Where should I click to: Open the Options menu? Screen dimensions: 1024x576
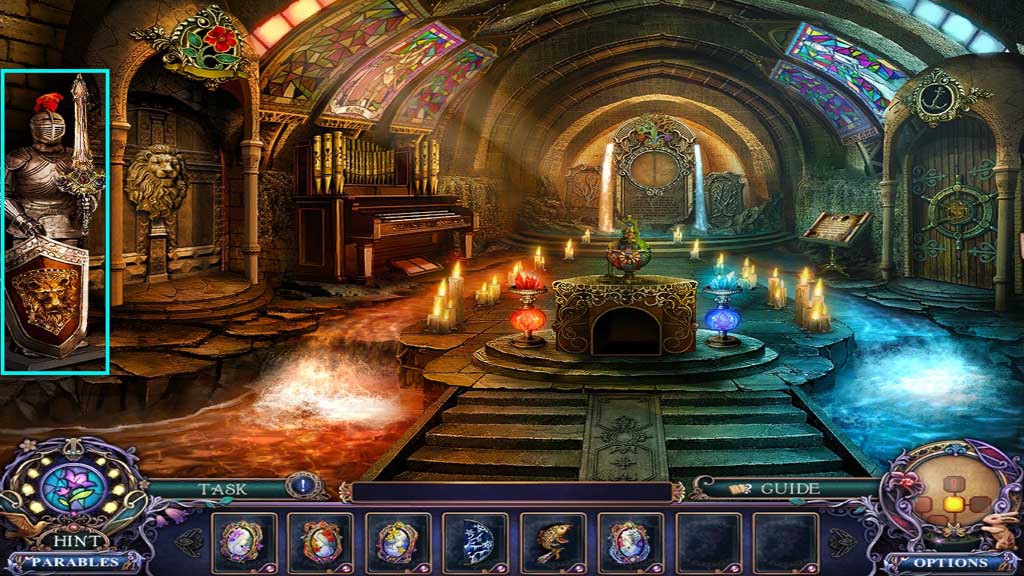click(x=950, y=562)
